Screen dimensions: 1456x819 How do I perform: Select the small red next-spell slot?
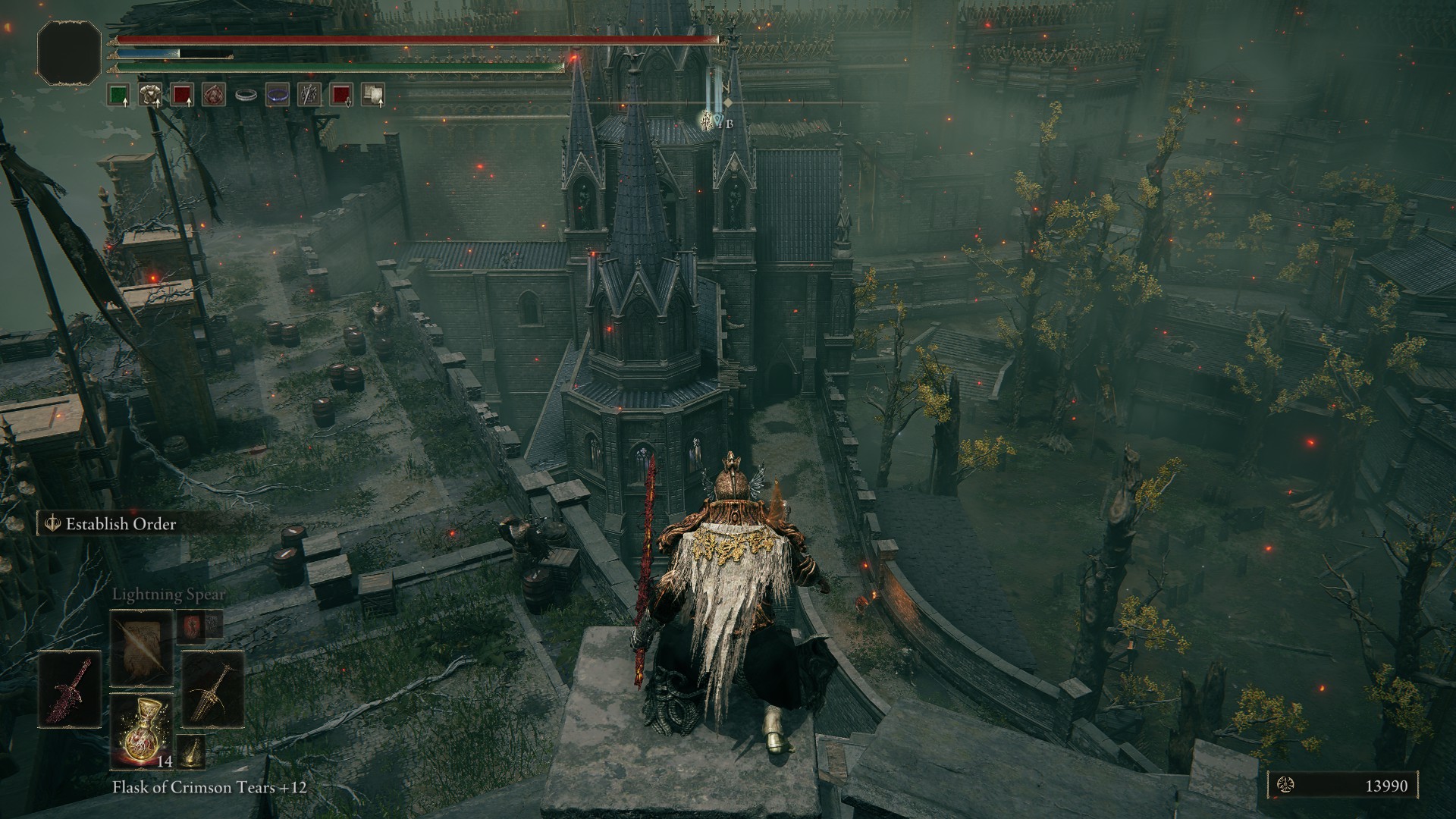click(x=189, y=625)
